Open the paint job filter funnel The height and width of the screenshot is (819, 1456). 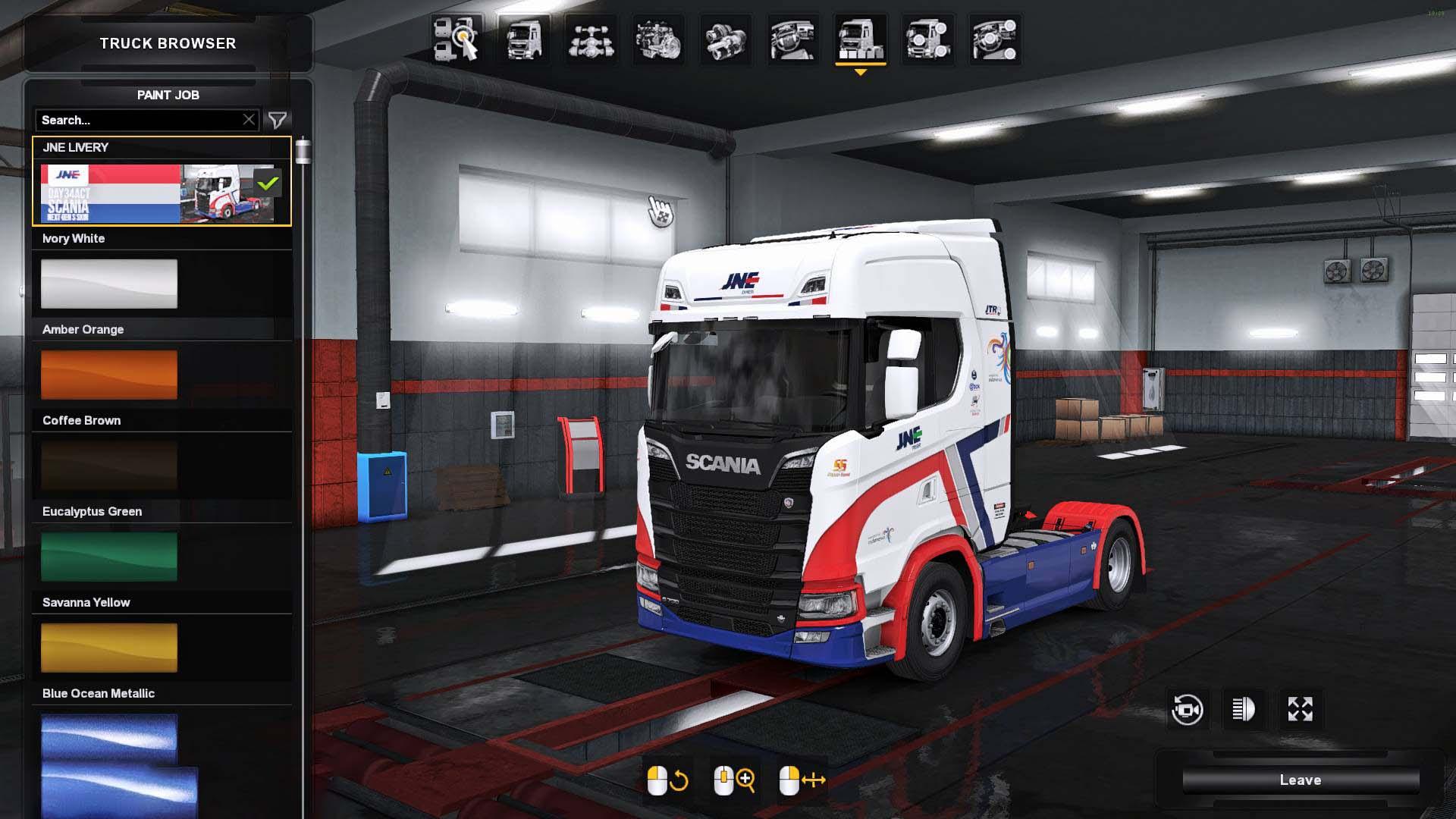278,120
